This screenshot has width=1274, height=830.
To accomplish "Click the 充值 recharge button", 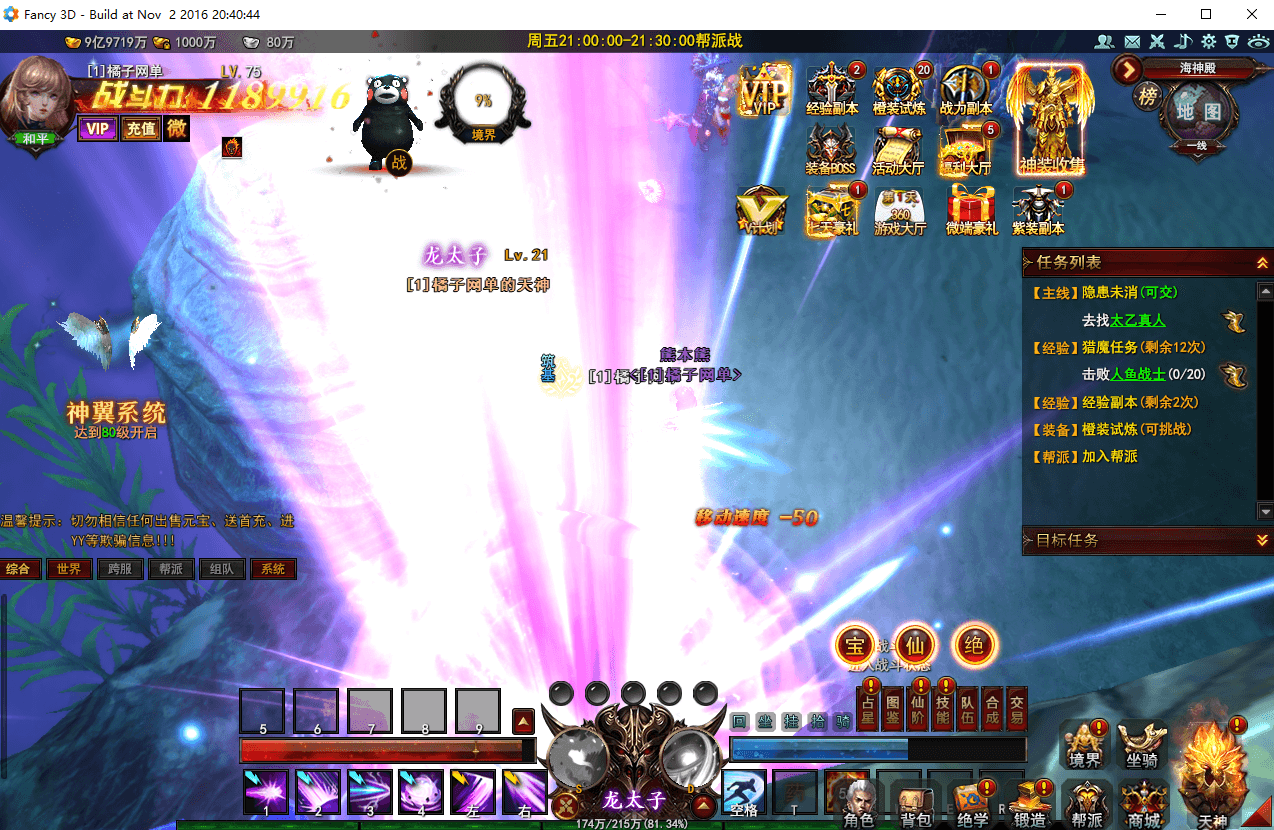I will 140,128.
